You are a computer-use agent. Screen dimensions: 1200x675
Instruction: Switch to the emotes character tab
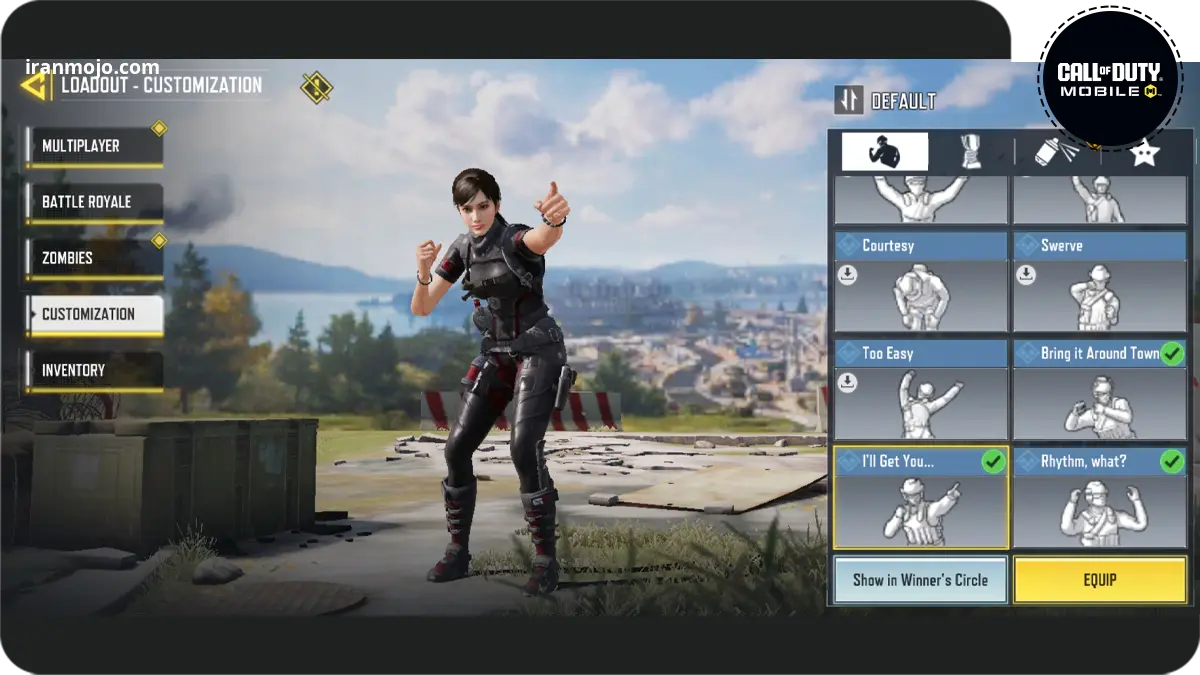click(884, 152)
